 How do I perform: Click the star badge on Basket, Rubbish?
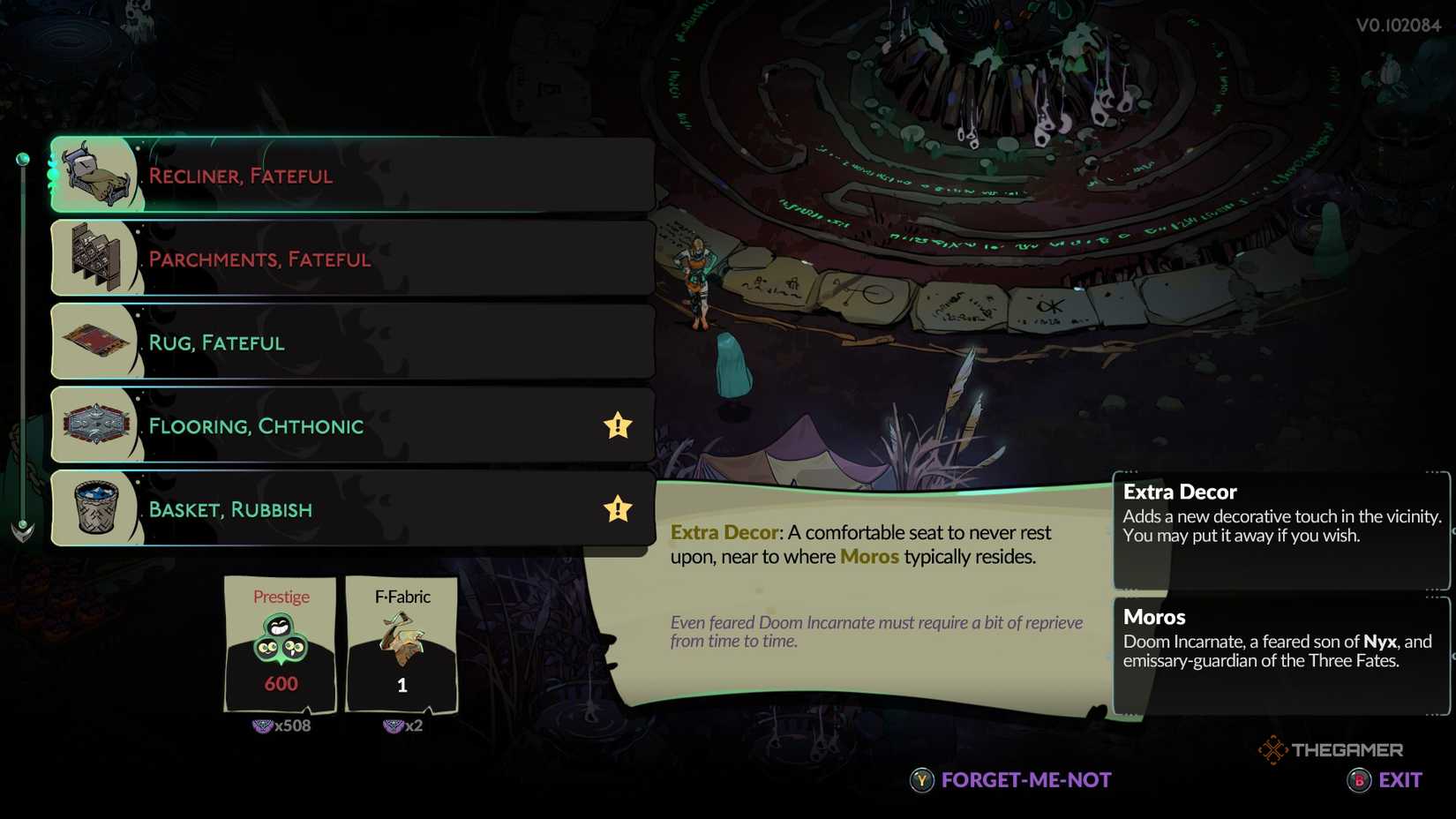click(617, 508)
